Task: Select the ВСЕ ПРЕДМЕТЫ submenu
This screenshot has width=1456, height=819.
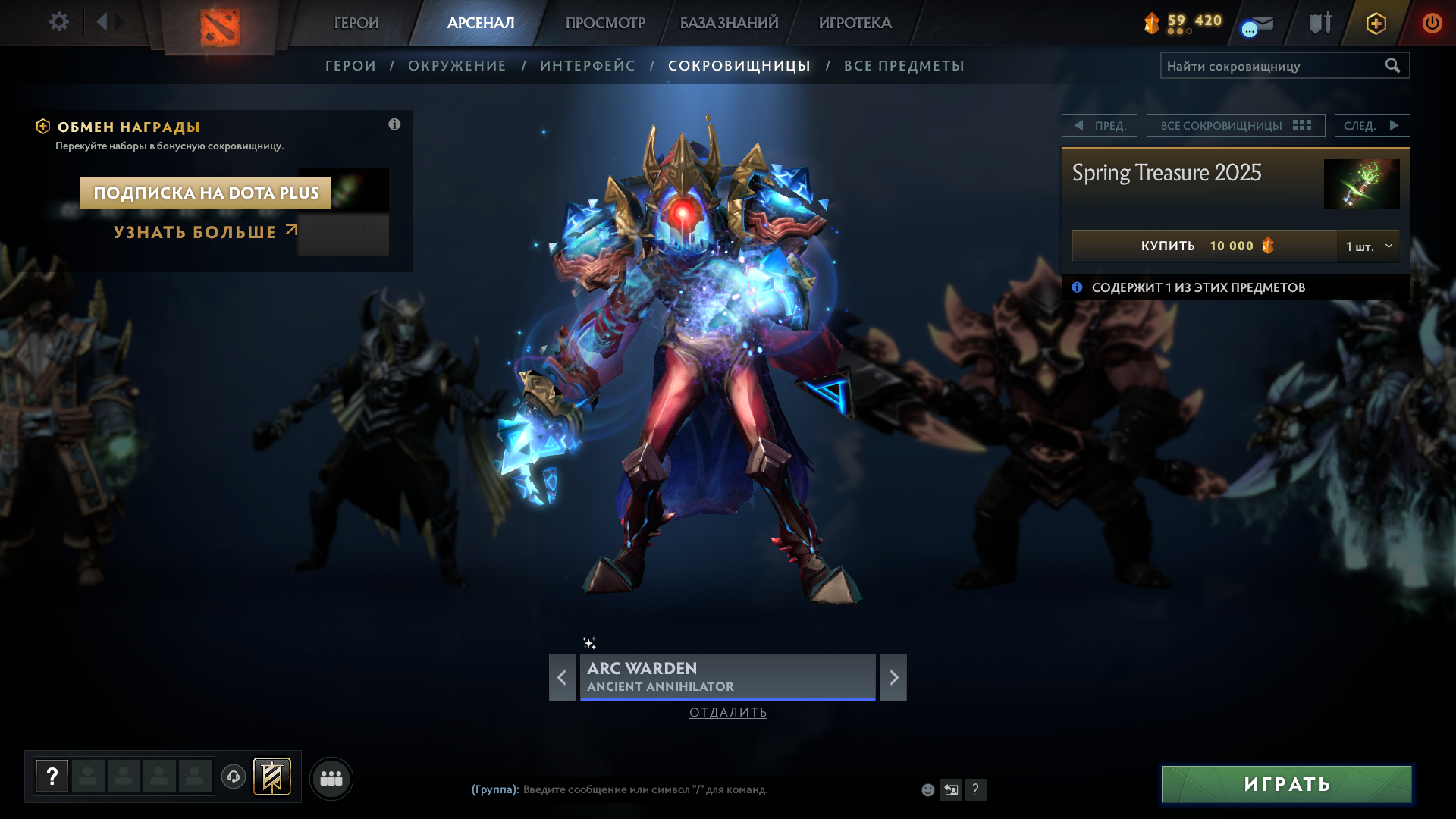Action: [x=904, y=66]
